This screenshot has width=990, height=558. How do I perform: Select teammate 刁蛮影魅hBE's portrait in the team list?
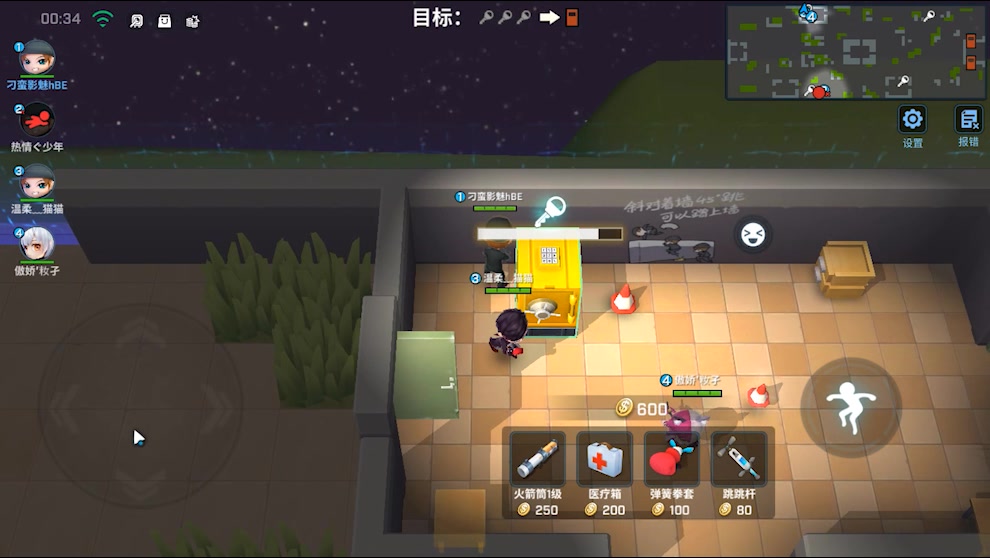click(x=38, y=58)
